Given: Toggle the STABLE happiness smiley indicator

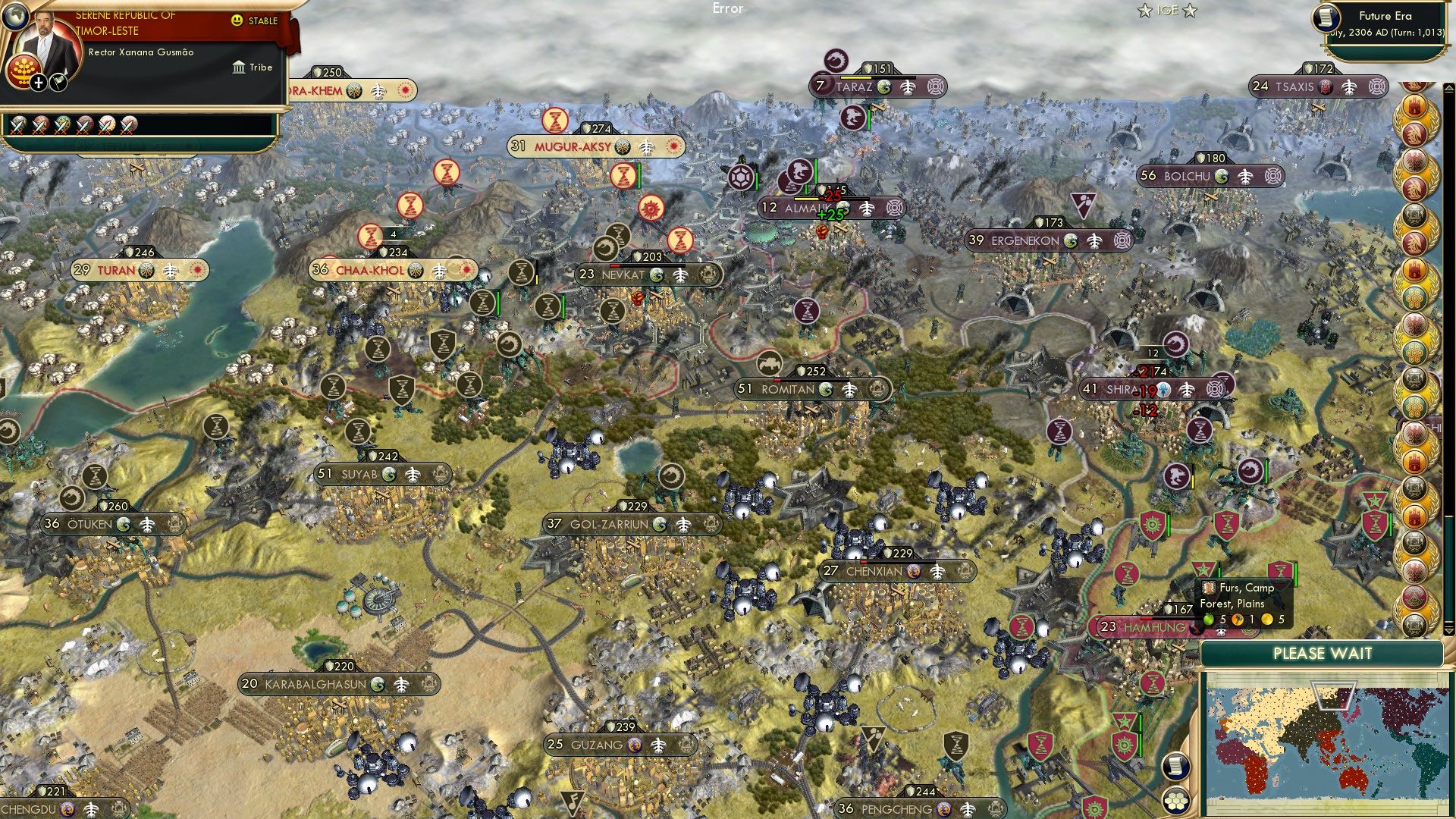Looking at the screenshot, I should pyautogui.click(x=236, y=20).
